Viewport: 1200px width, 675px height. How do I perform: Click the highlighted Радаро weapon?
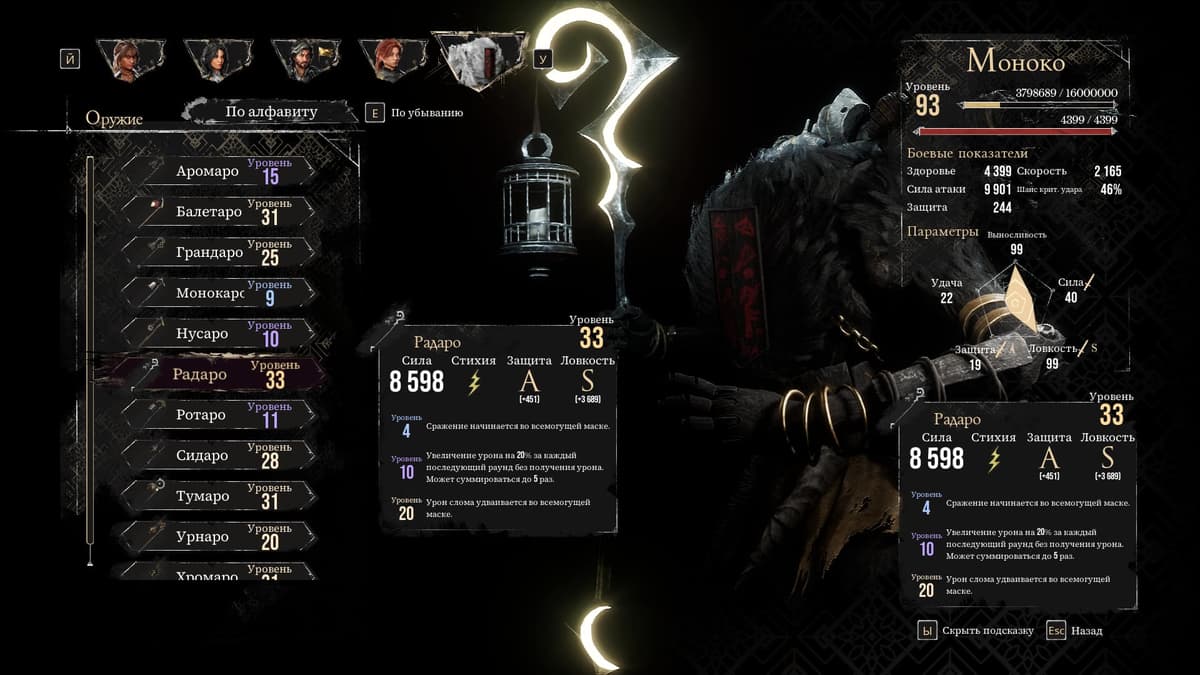click(215, 375)
